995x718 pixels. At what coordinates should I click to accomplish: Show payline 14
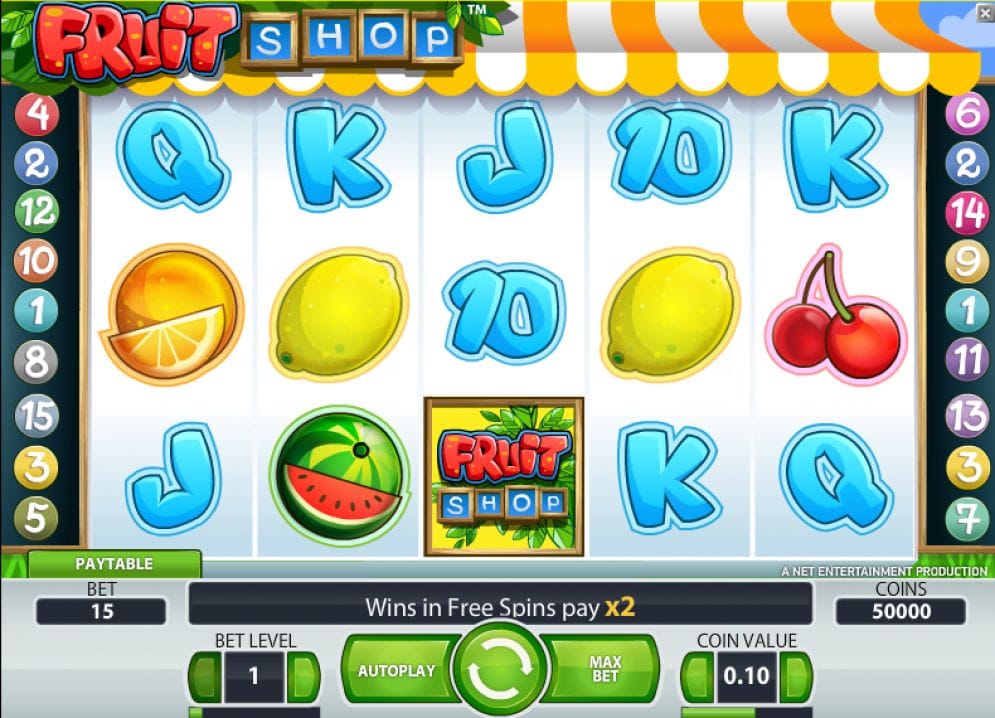[967, 212]
